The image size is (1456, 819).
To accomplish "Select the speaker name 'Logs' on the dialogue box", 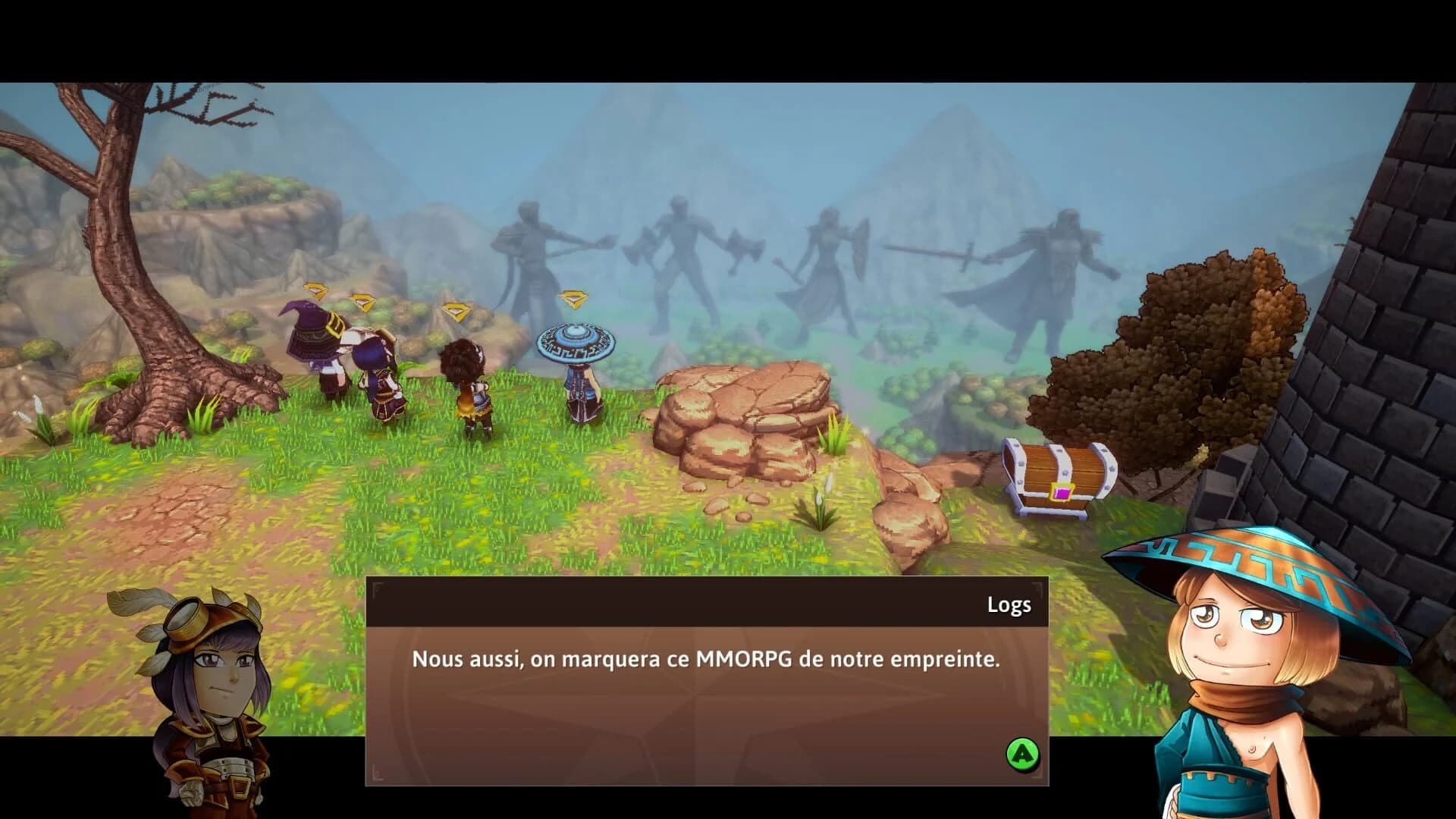I will tap(1009, 605).
